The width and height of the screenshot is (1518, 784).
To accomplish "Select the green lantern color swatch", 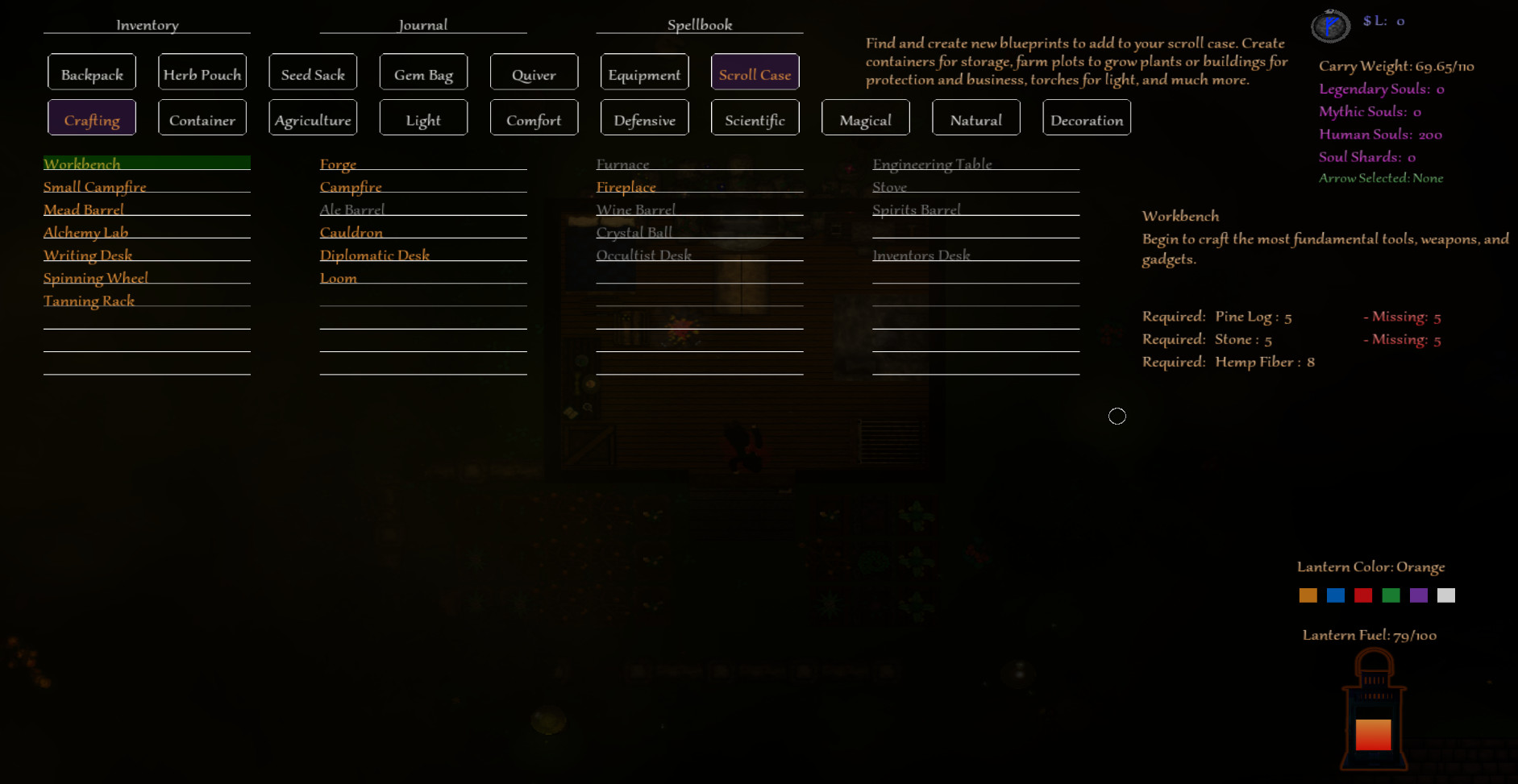I will click(x=1391, y=595).
